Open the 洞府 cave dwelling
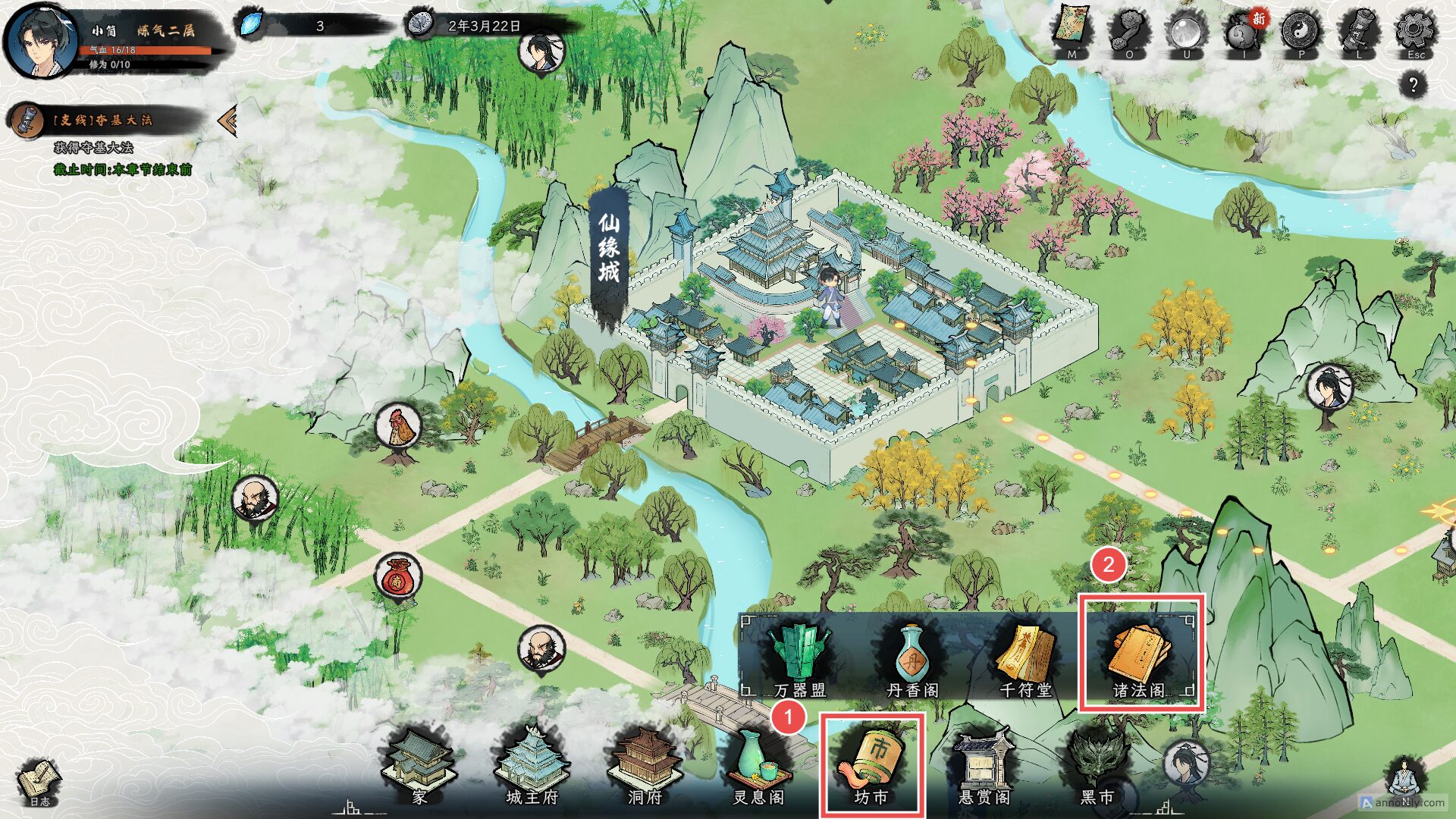Image resolution: width=1456 pixels, height=819 pixels. click(x=645, y=766)
